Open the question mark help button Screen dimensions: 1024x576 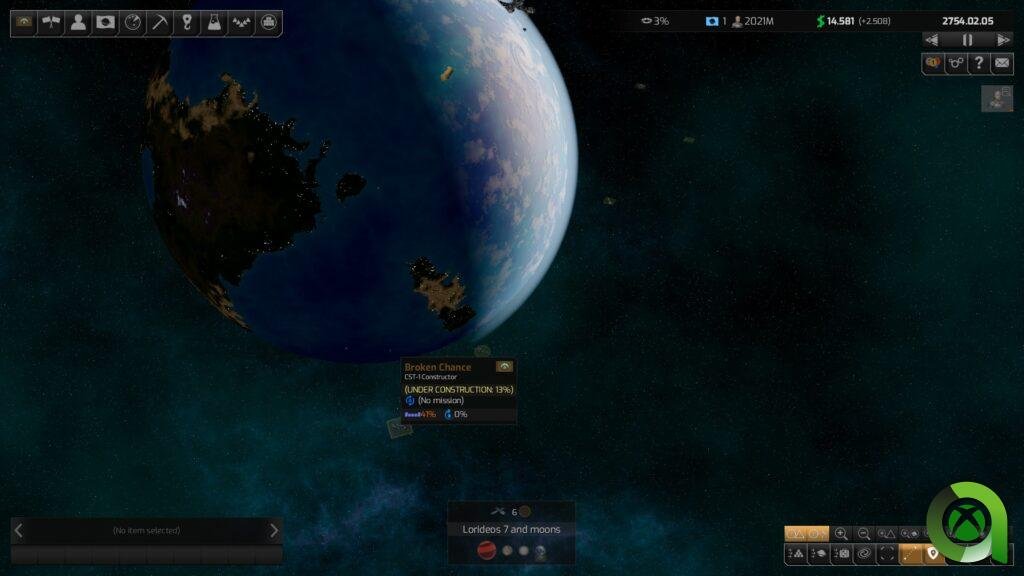tap(979, 63)
